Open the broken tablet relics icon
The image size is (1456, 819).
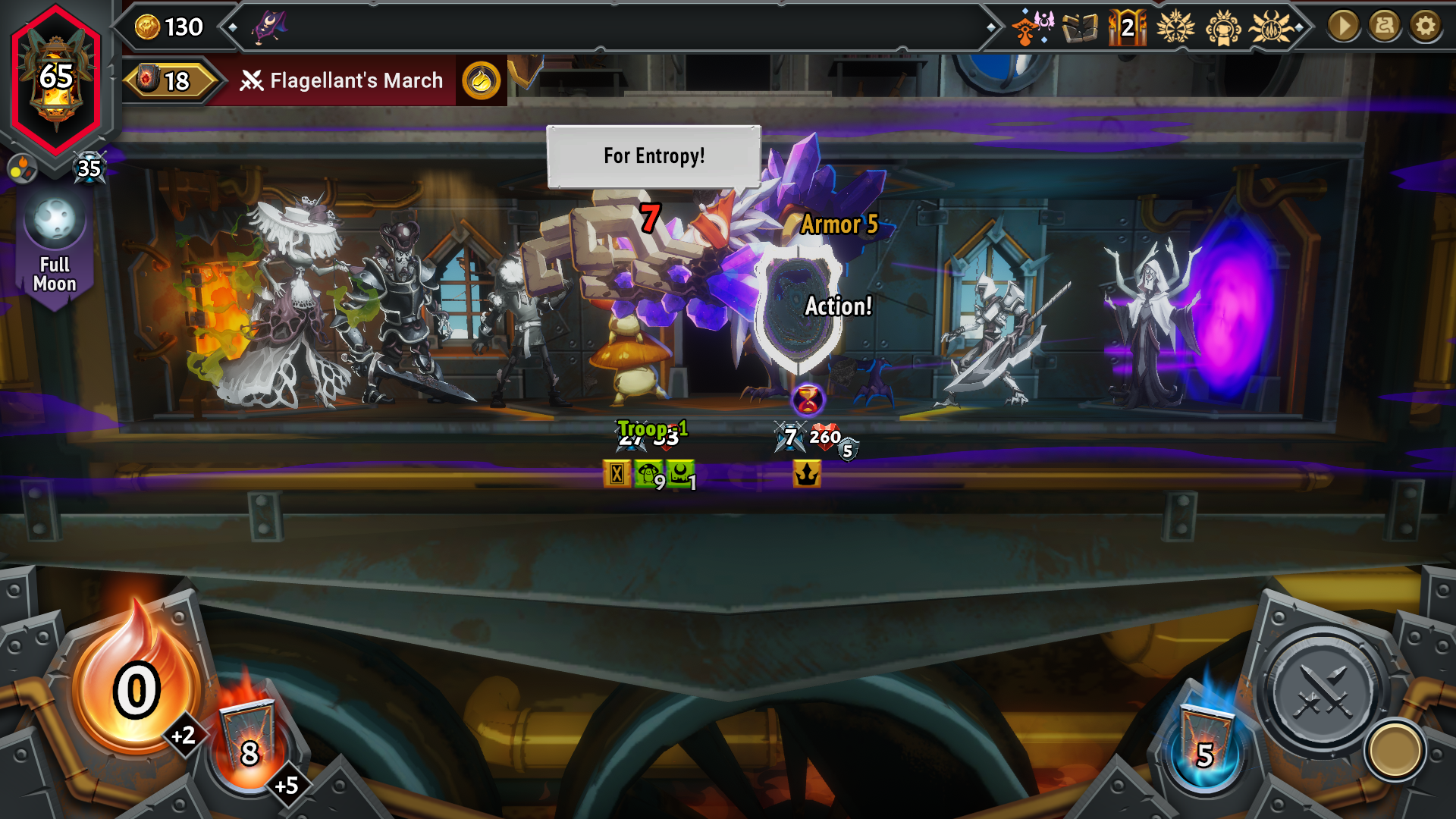[1081, 27]
